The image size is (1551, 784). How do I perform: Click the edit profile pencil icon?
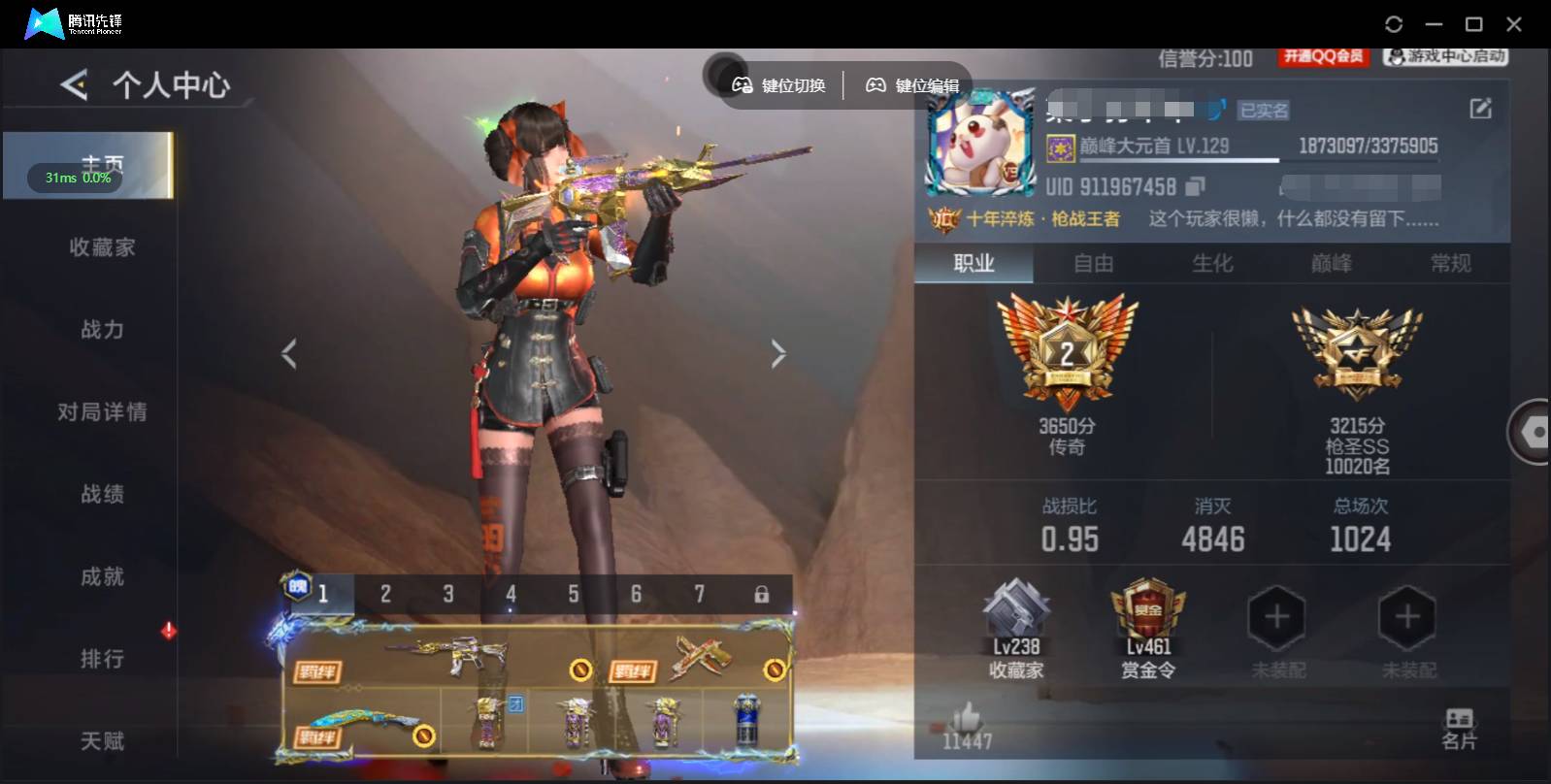click(x=1479, y=107)
